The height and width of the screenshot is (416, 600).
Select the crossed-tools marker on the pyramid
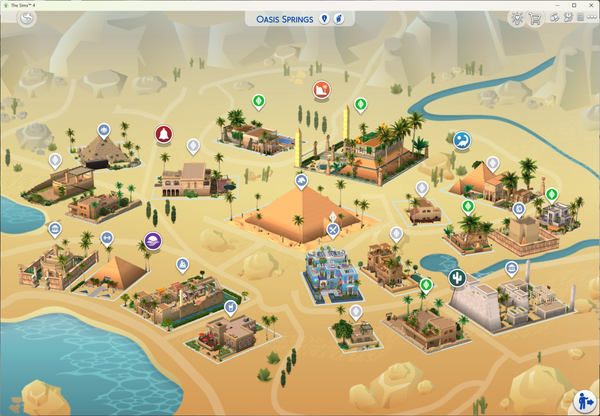click(332, 229)
